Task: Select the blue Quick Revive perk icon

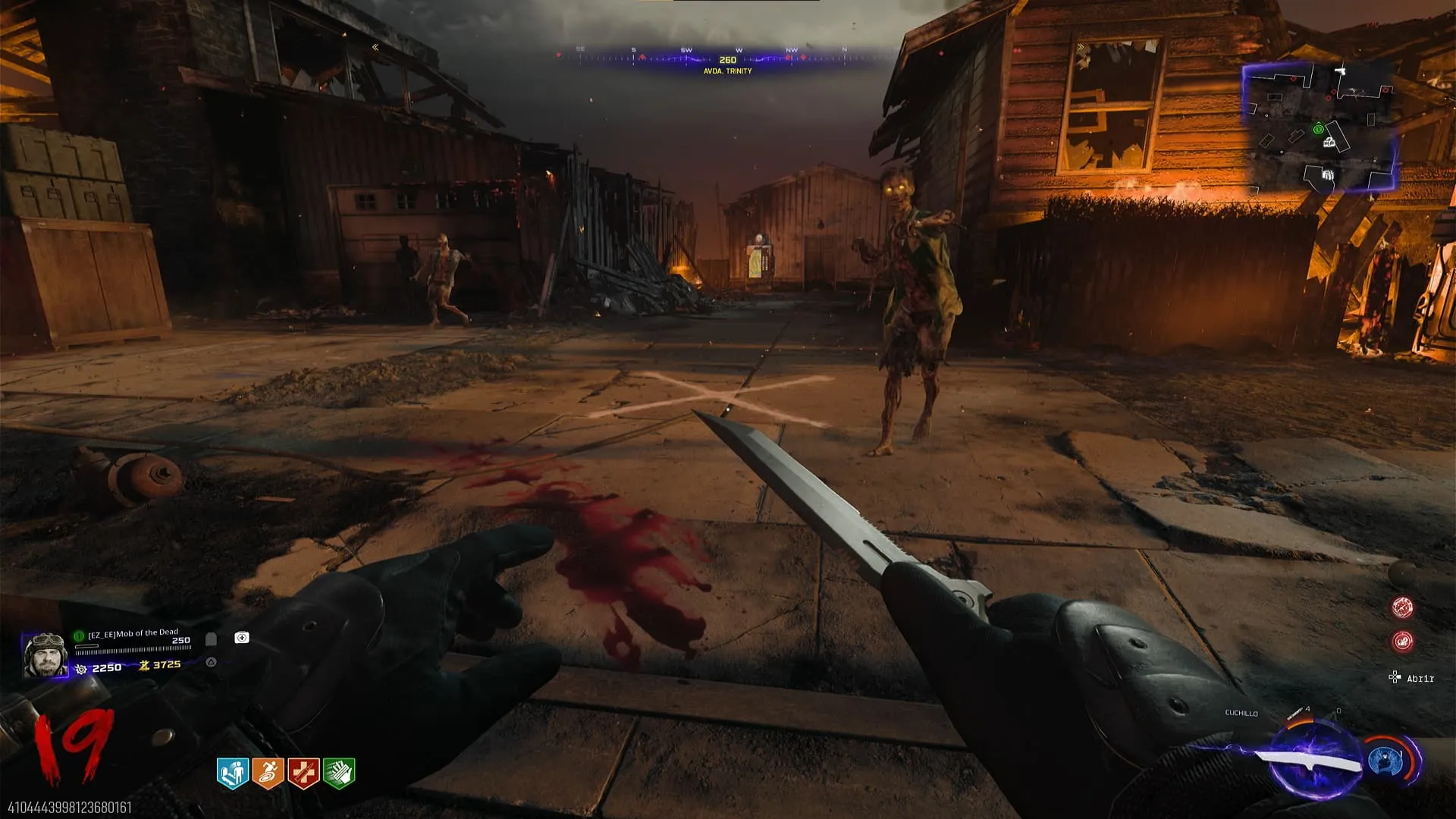Action: (233, 773)
